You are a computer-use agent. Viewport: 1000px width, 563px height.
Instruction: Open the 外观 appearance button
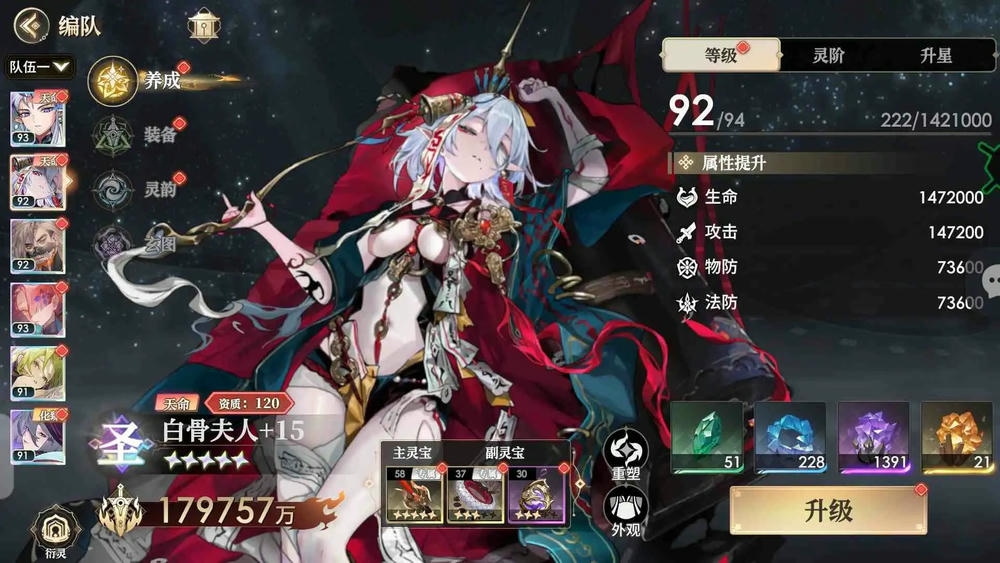click(624, 510)
